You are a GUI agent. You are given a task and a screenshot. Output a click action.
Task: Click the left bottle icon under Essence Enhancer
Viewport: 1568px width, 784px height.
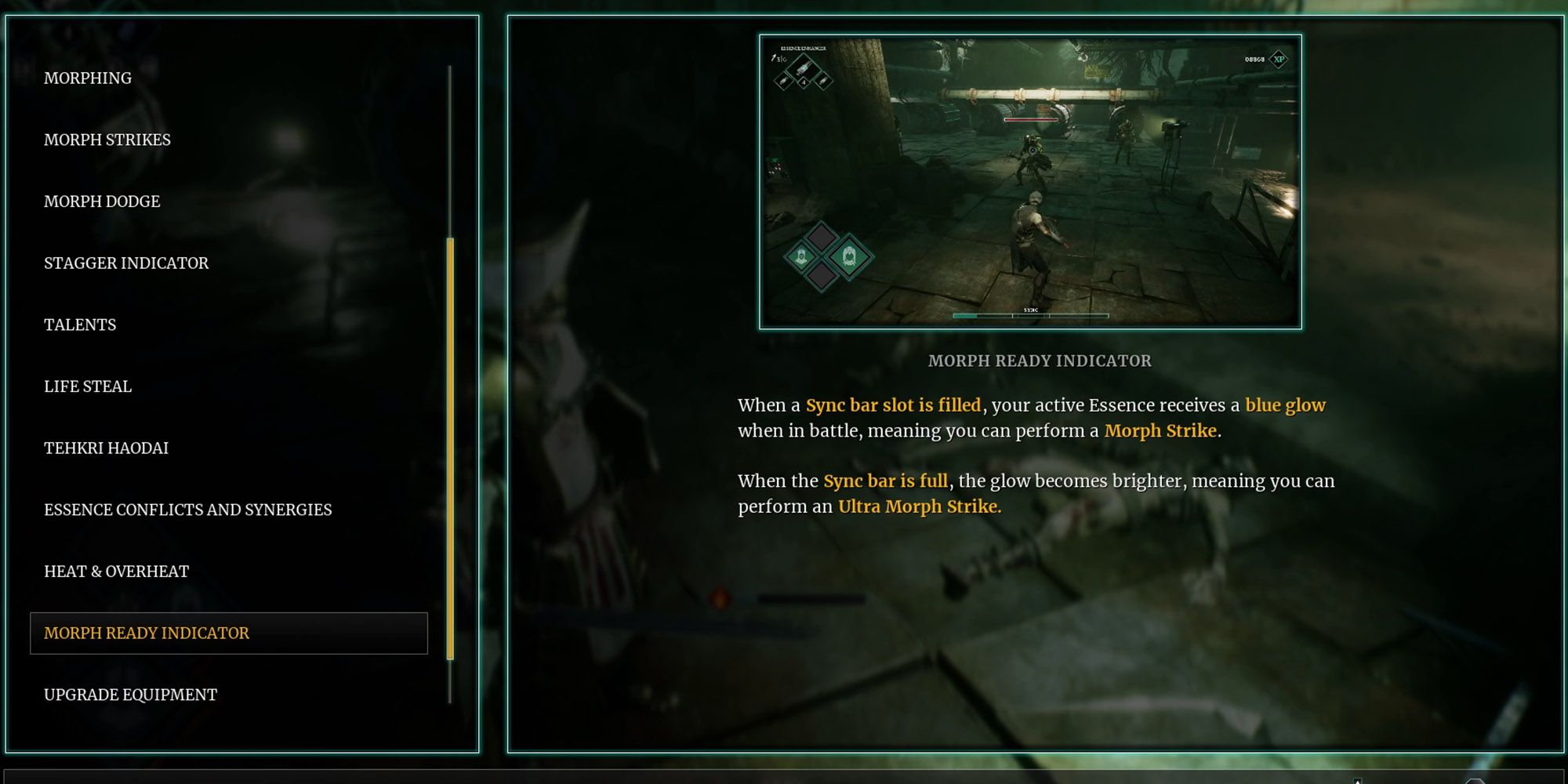coord(782,81)
